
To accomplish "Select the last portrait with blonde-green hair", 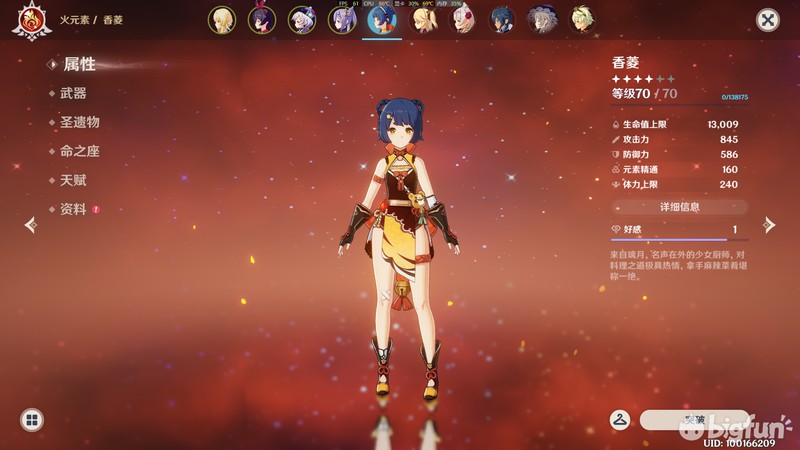I will click(x=582, y=19).
